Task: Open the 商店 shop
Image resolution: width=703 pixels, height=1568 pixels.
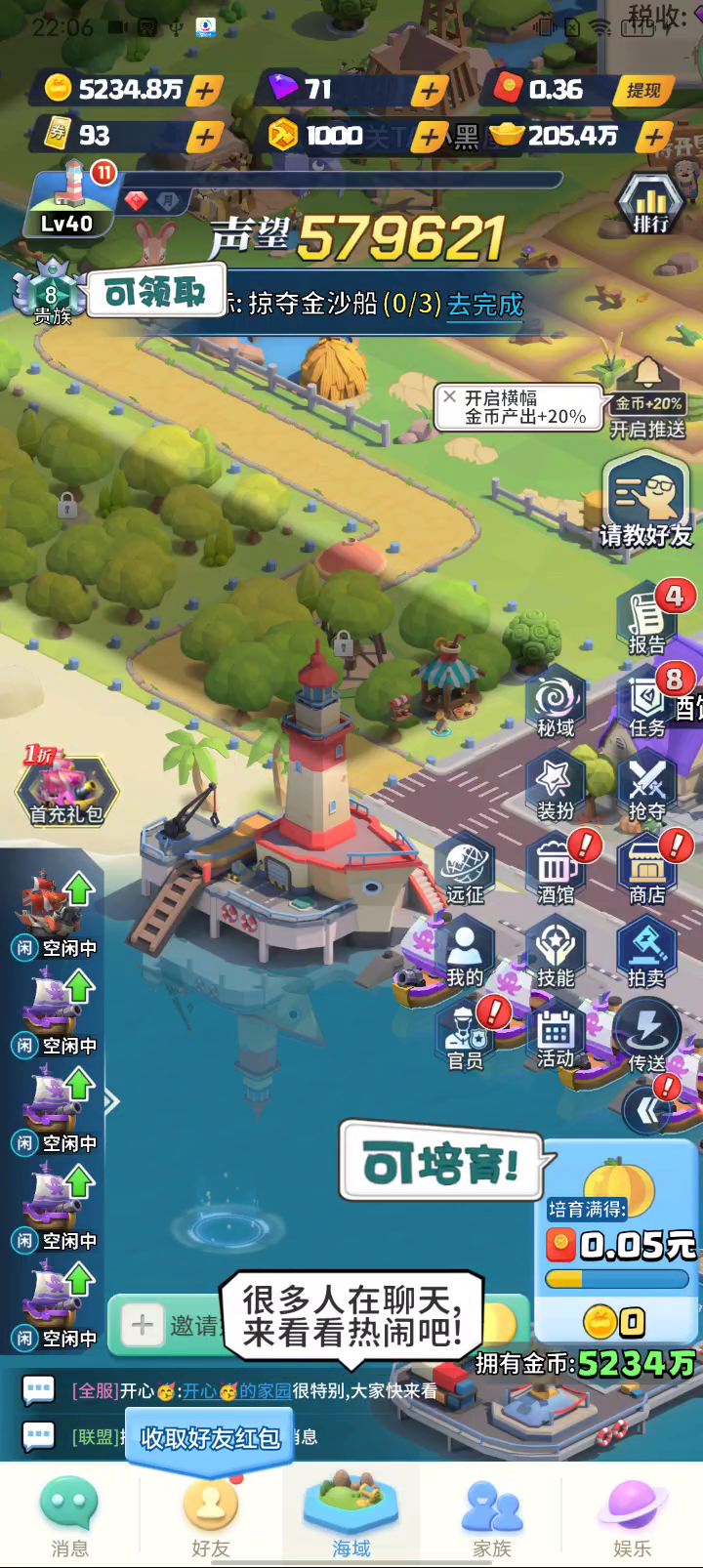Action: click(x=646, y=869)
